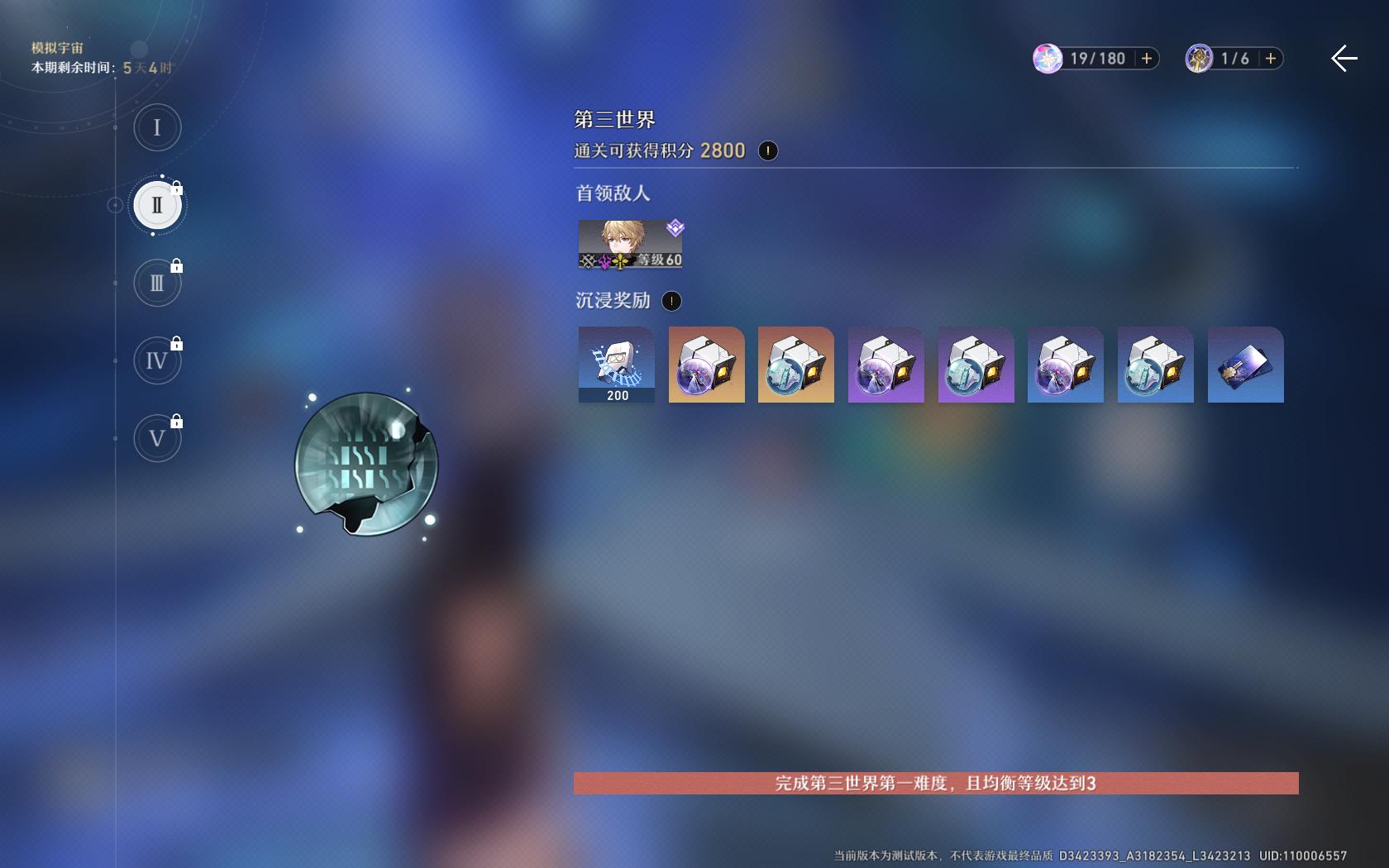Click the back arrow at top right
The width and height of the screenshot is (1389, 868).
pos(1344,59)
